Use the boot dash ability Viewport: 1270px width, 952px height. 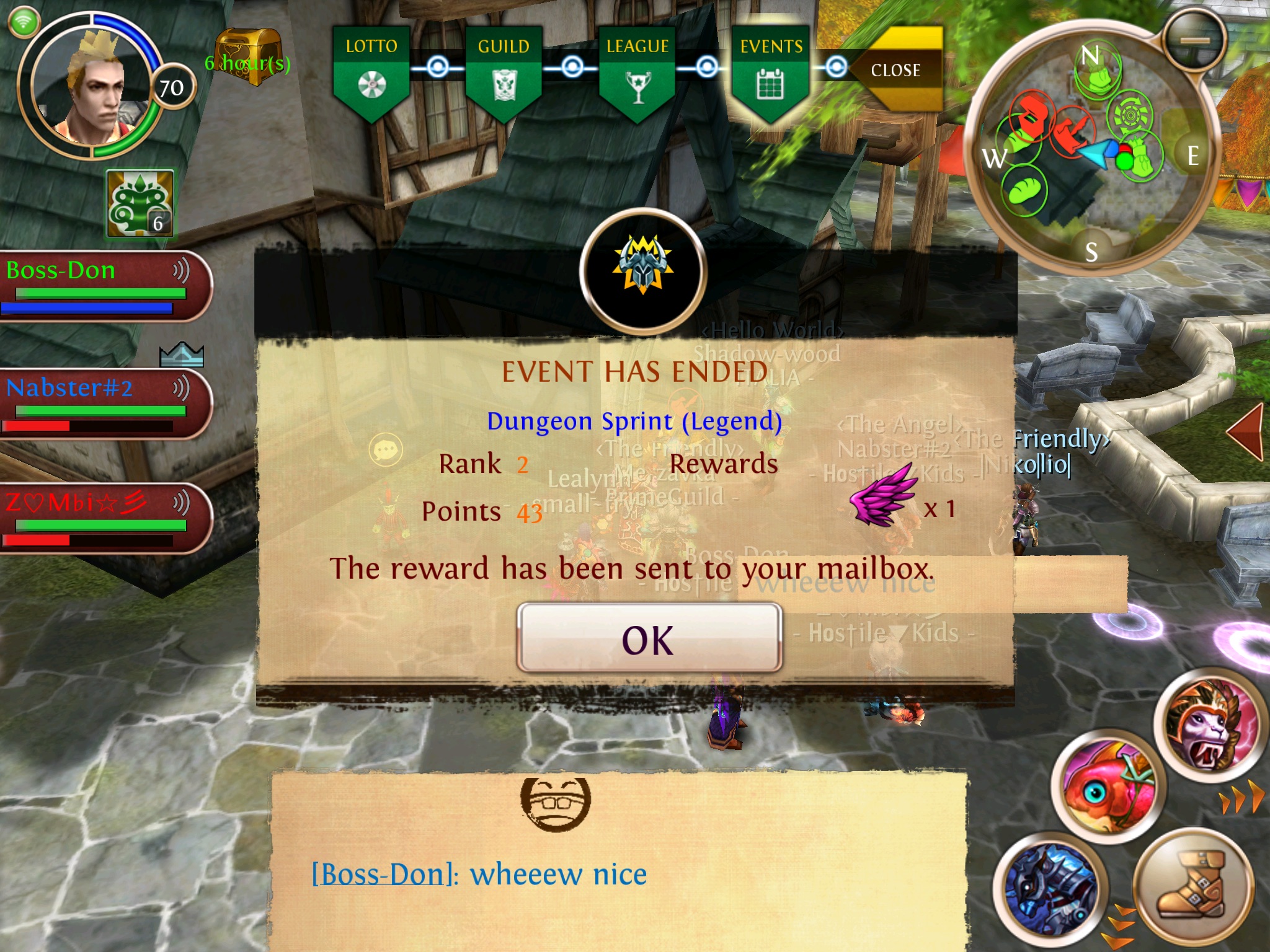click(x=1191, y=885)
